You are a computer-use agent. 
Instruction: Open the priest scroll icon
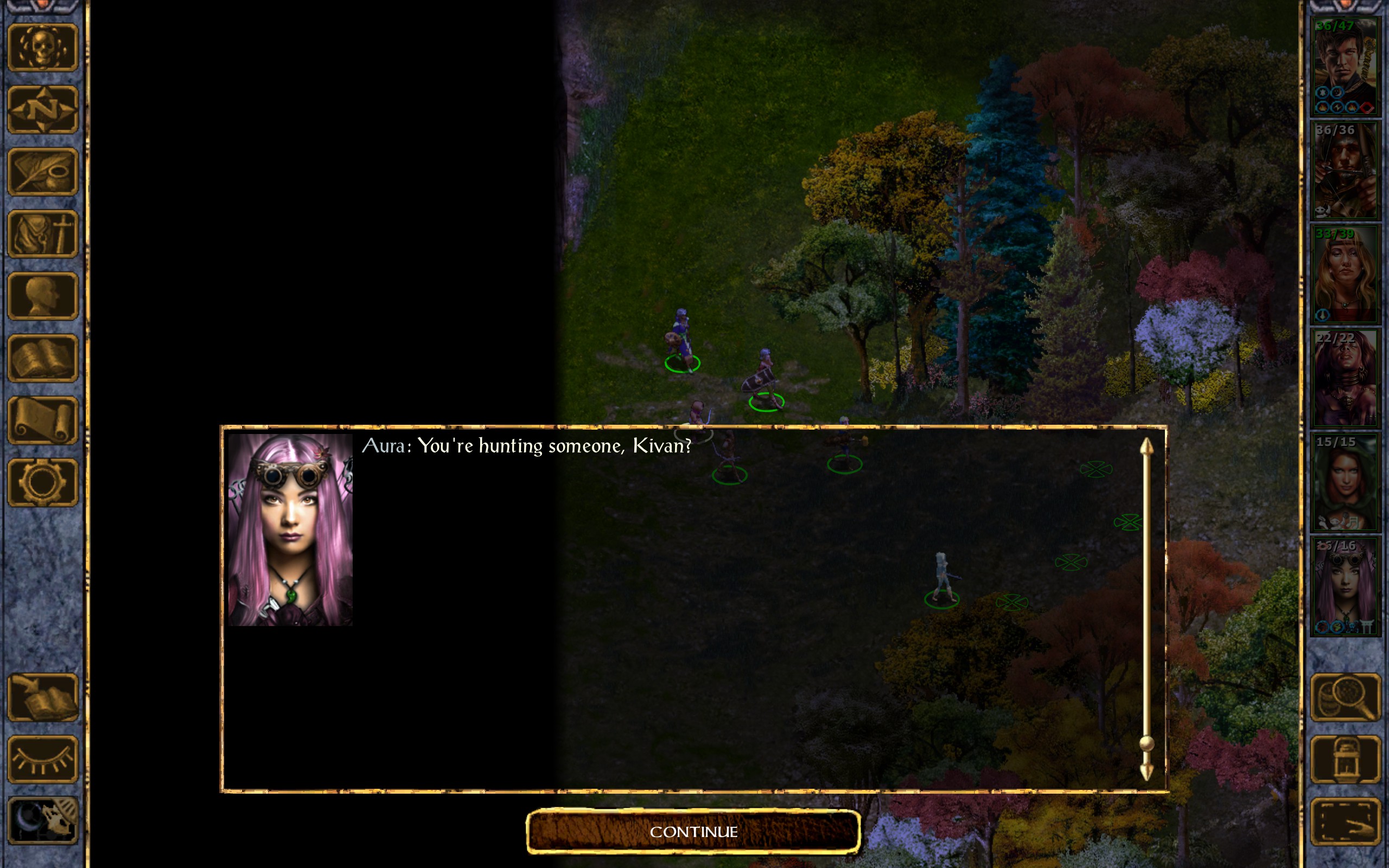coord(42,420)
